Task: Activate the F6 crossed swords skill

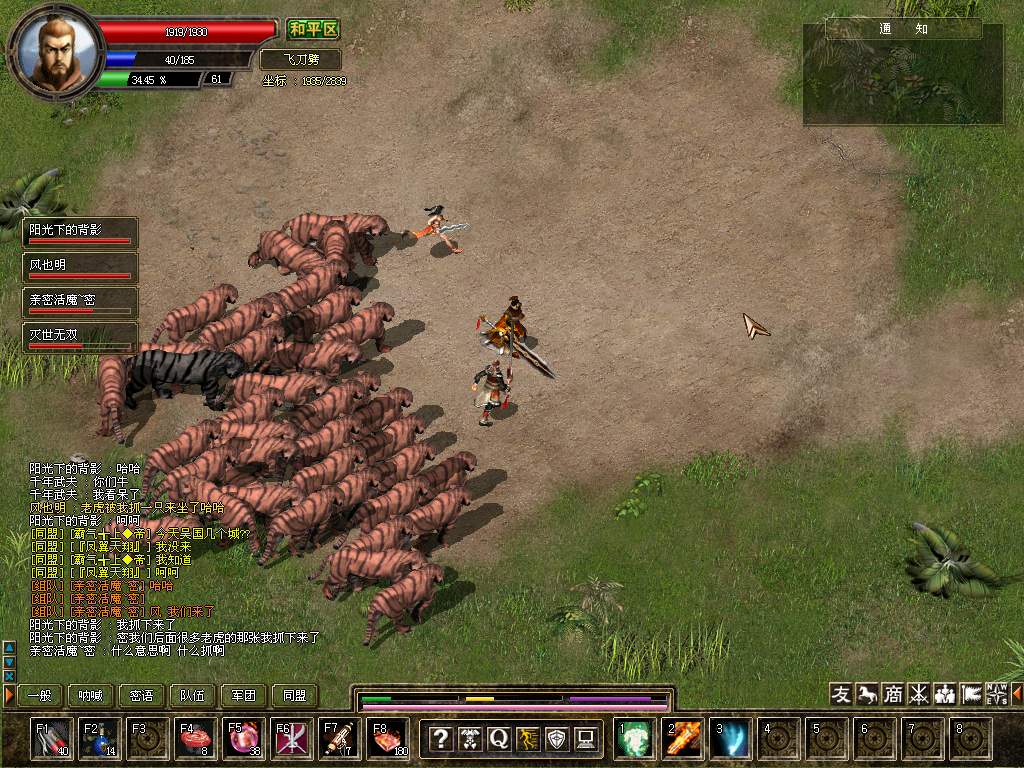Action: (x=292, y=739)
